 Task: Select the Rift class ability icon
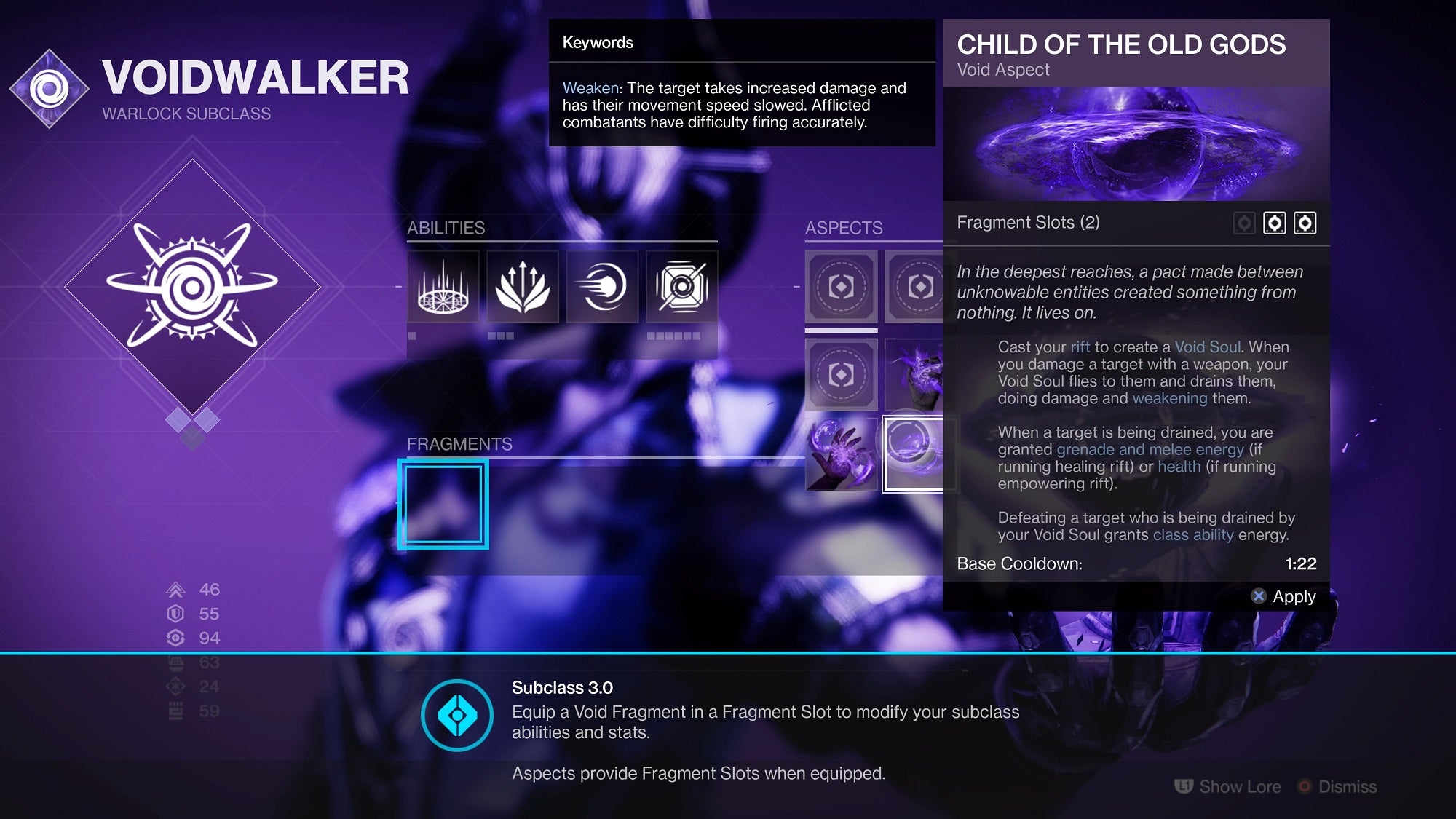(x=443, y=288)
